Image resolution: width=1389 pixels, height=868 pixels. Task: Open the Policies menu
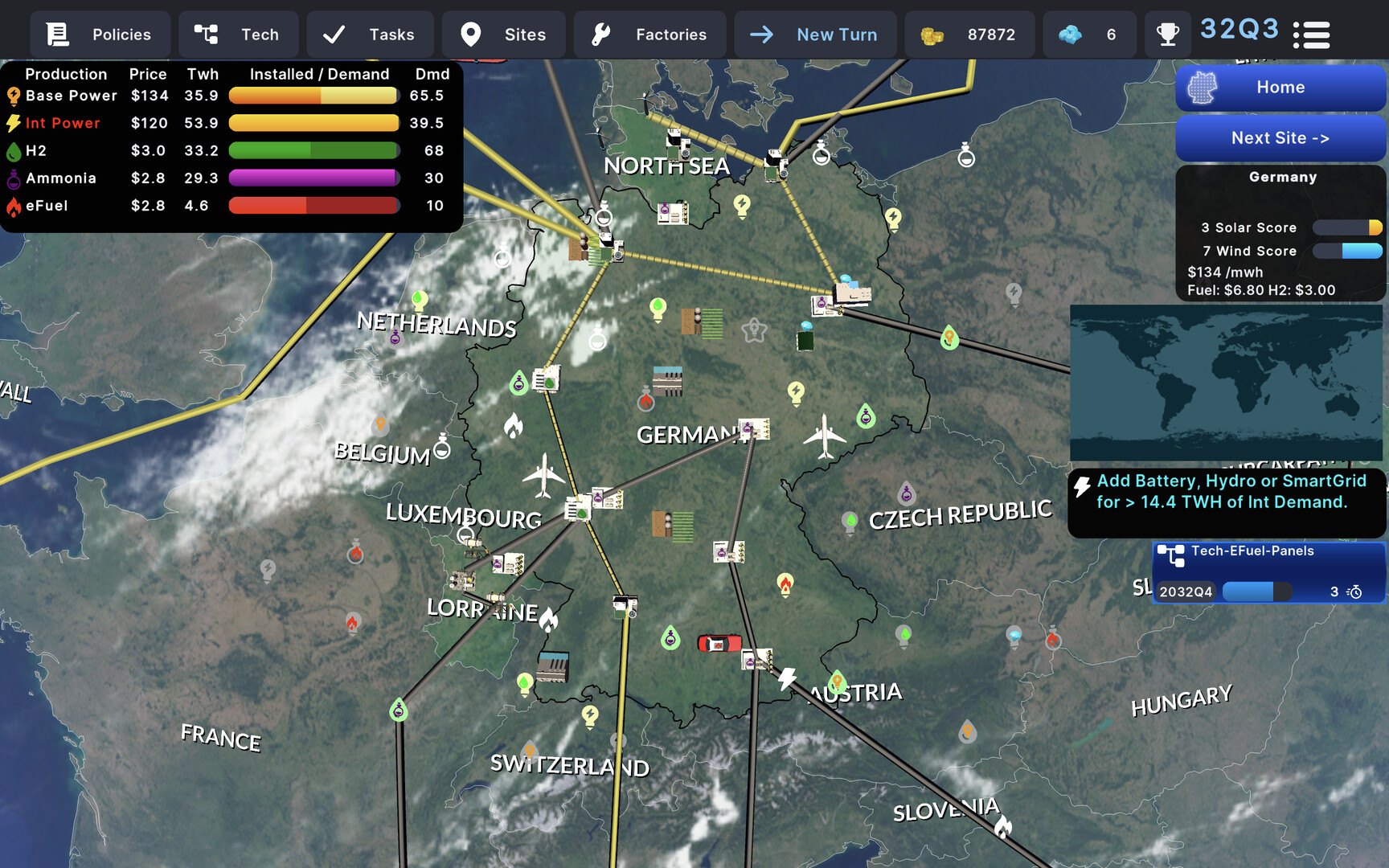coord(100,35)
